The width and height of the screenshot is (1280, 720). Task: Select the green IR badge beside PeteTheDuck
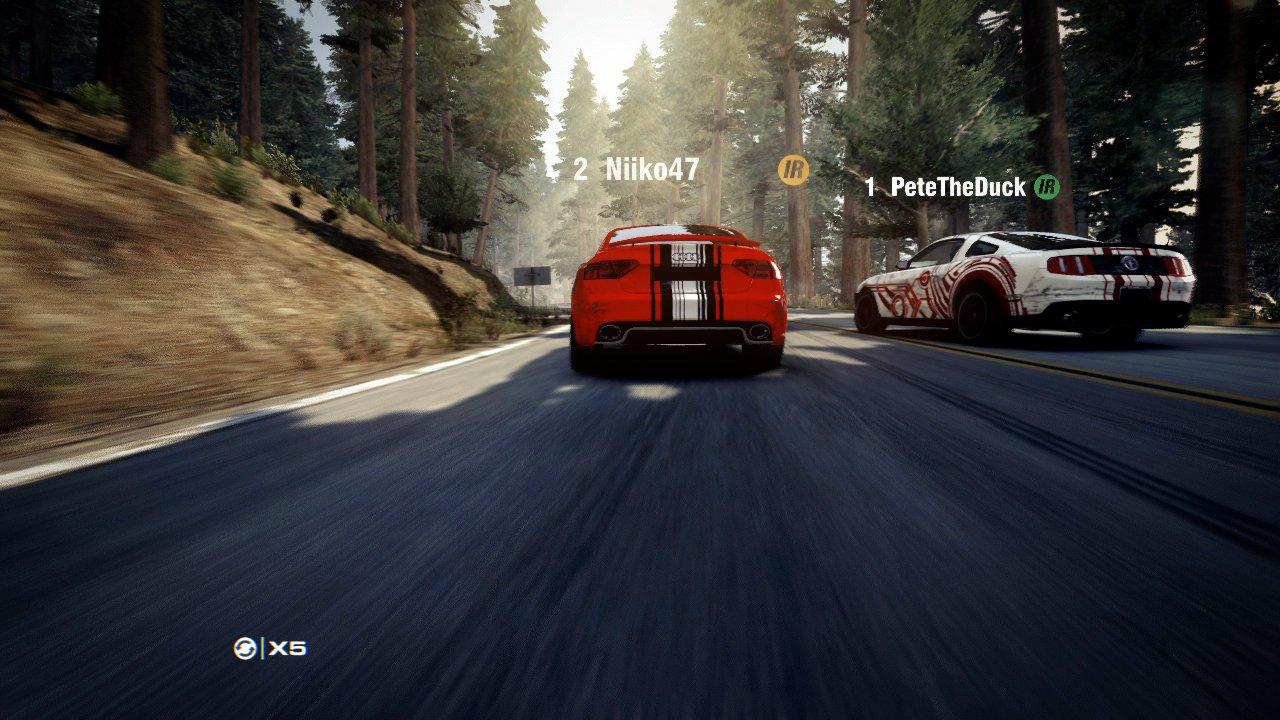pyautogui.click(x=1045, y=184)
